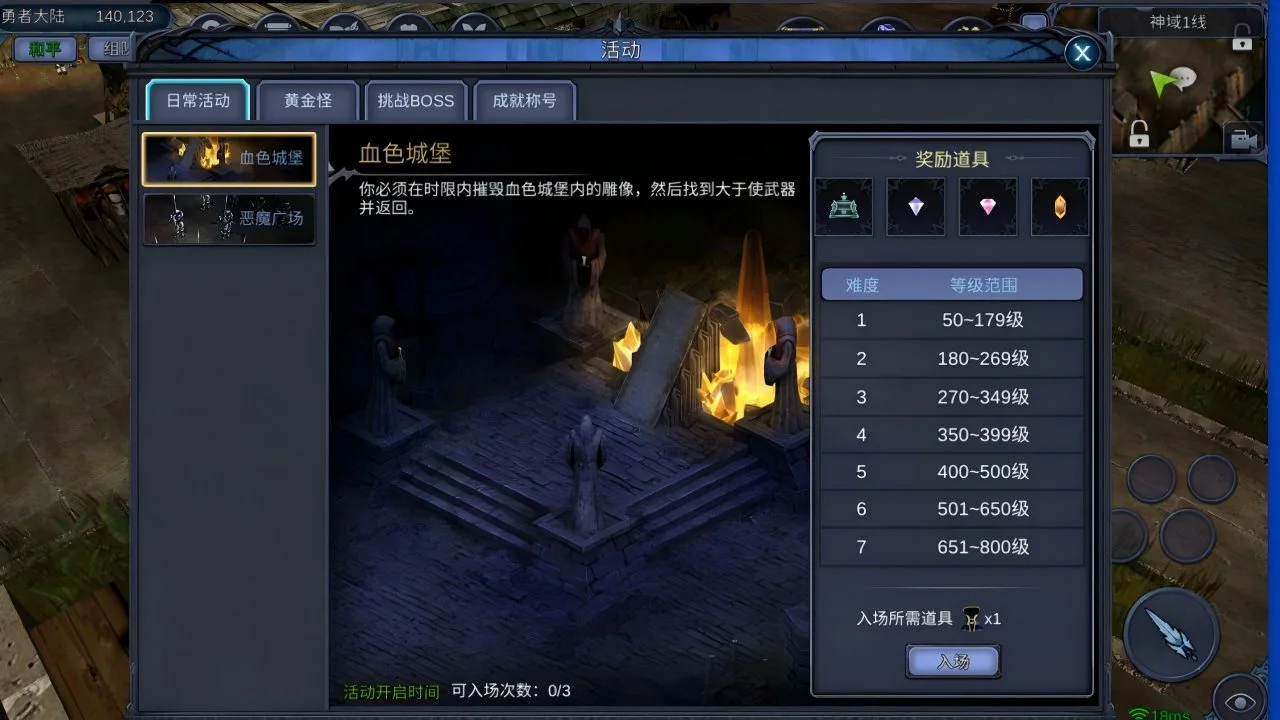Switch to the 黄金怪 tab
The image size is (1280, 720).
tap(307, 100)
